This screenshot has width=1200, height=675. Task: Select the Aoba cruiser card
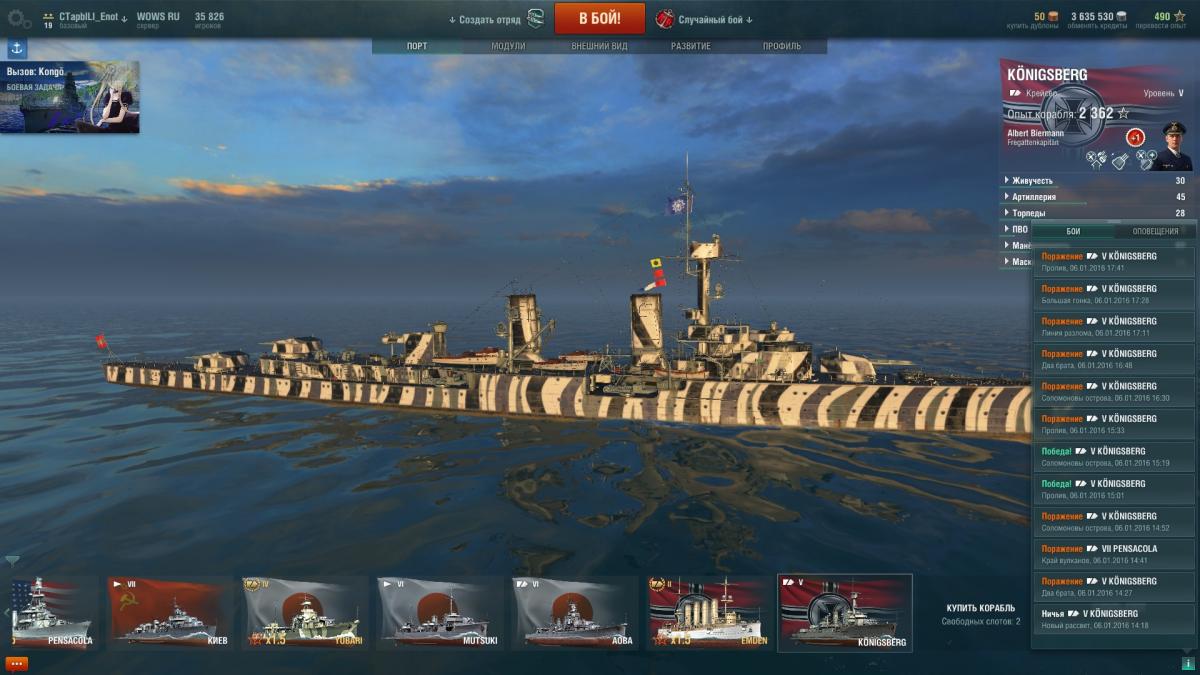574,613
